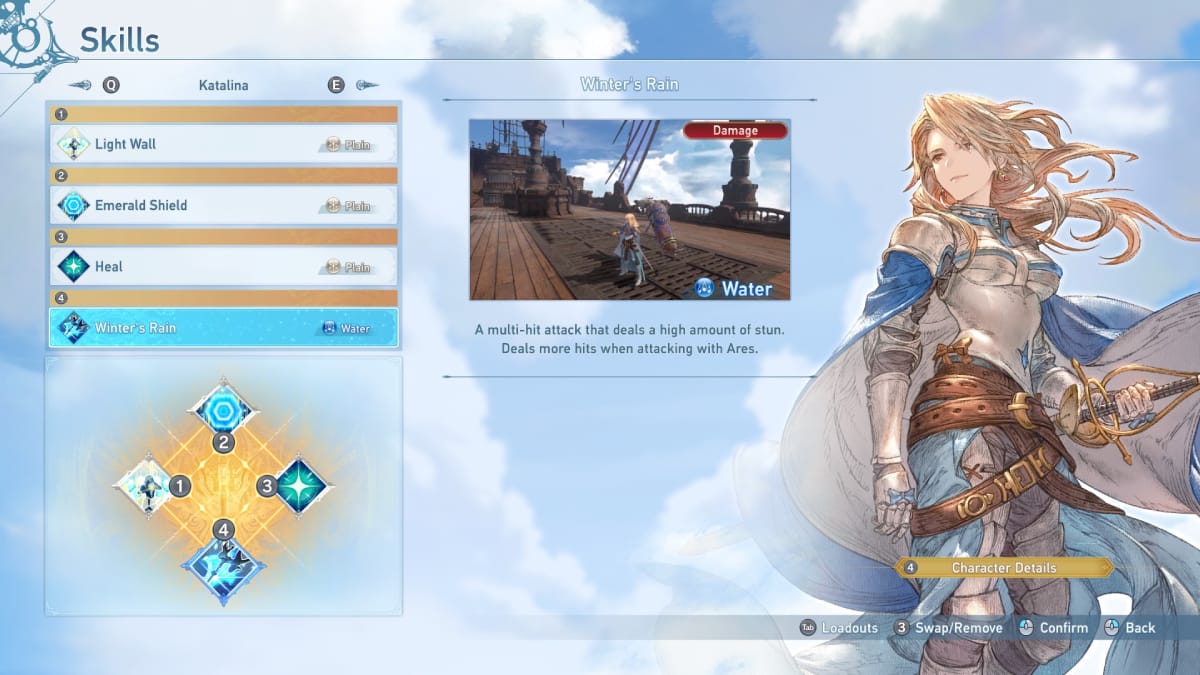Open Character Details
Viewport: 1200px width, 675px height.
(x=1003, y=568)
